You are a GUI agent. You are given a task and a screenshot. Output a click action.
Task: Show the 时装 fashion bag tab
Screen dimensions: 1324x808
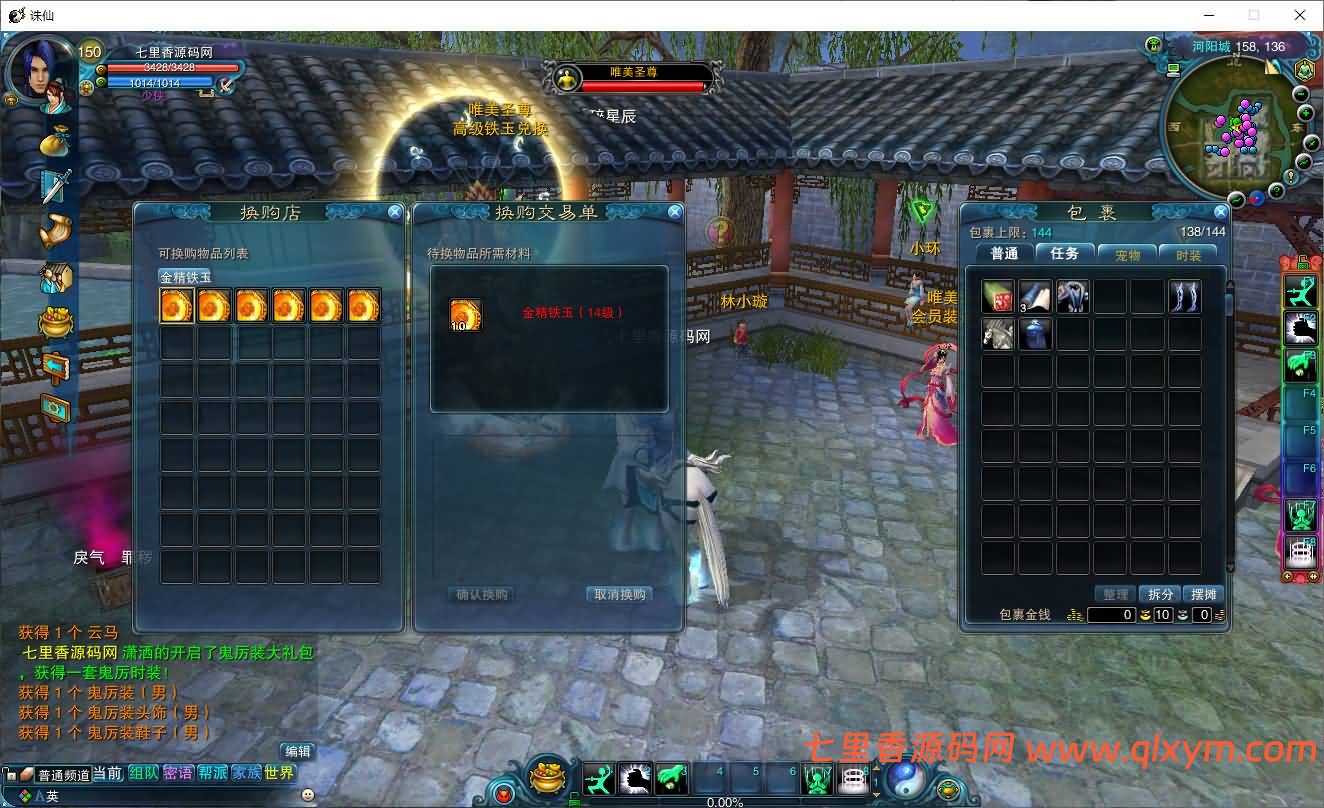(1188, 254)
